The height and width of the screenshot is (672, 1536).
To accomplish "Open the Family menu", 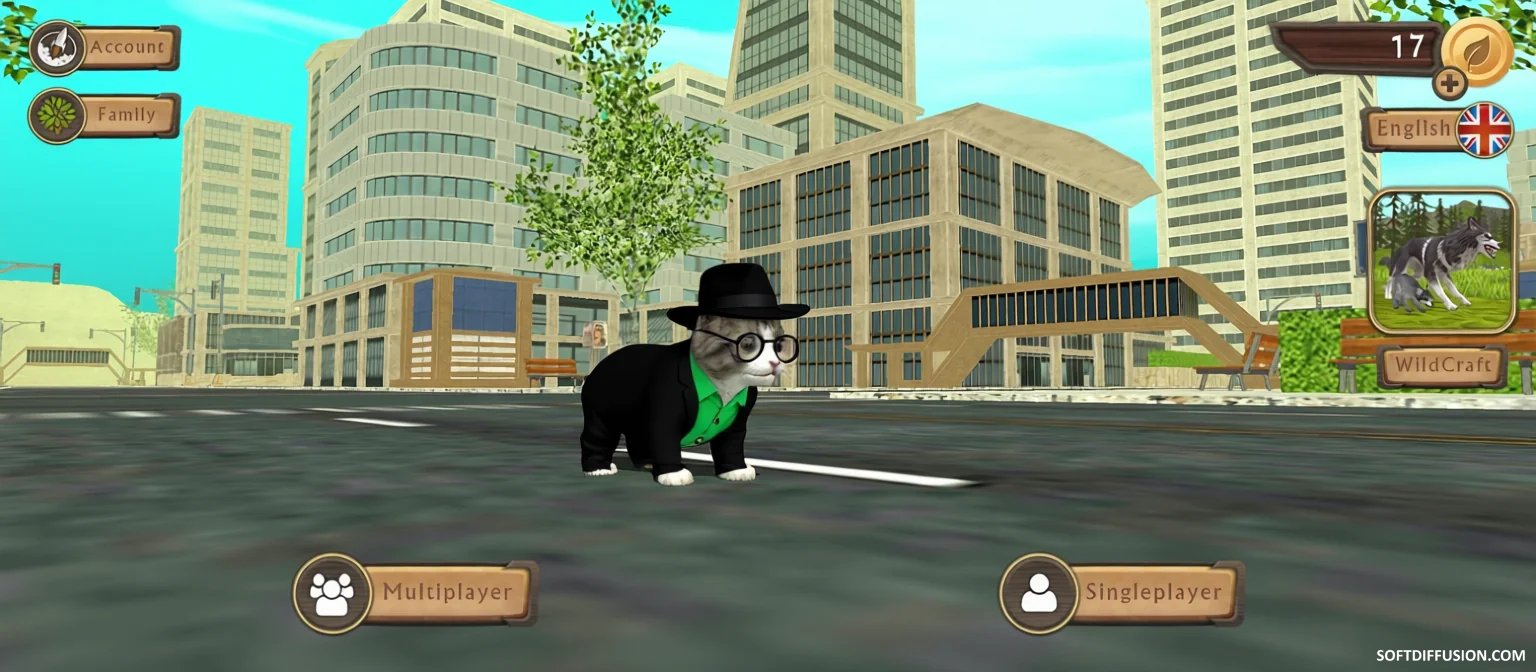I will [x=105, y=116].
